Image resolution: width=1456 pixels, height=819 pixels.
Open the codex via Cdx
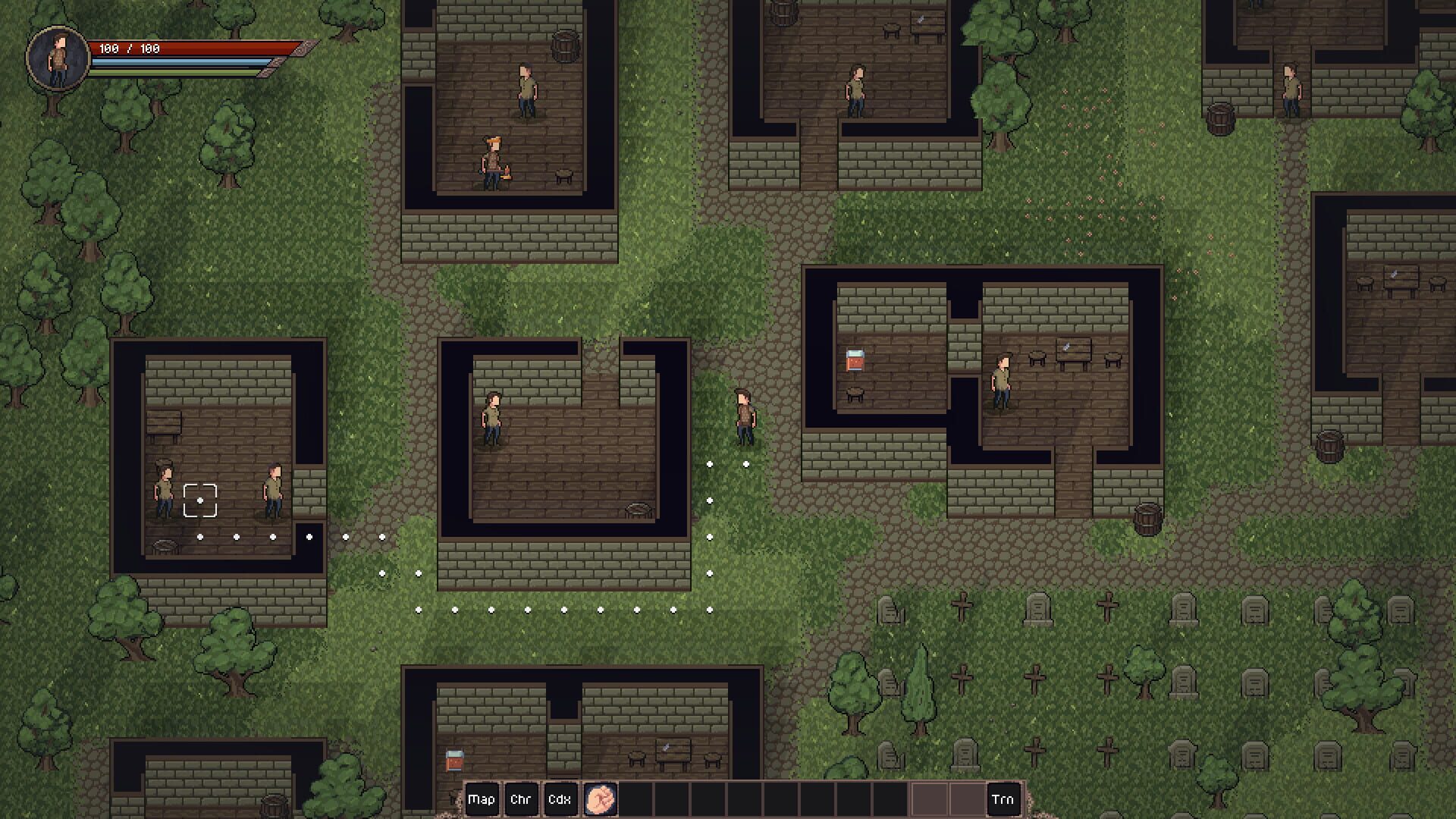560,799
